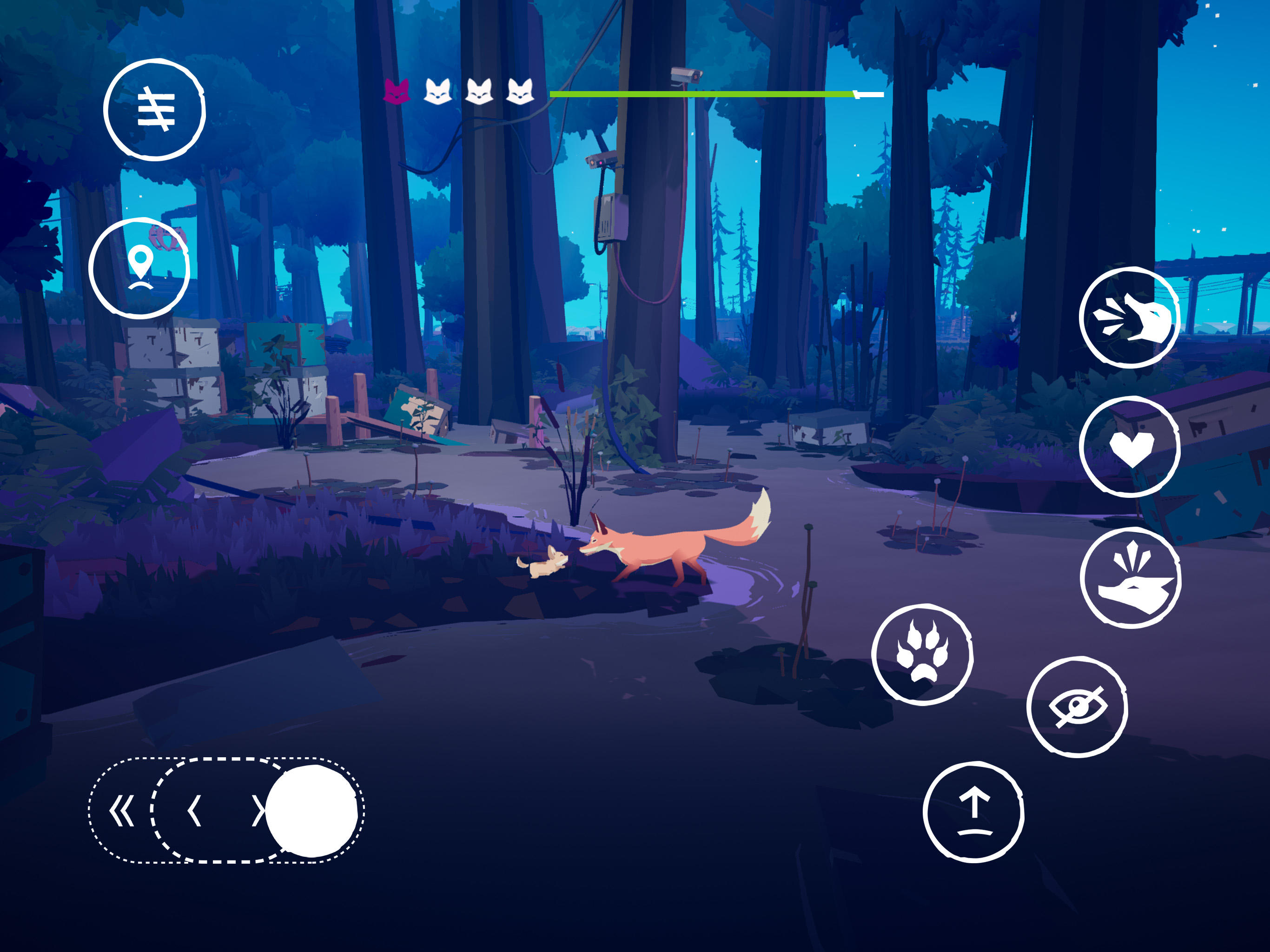The width and height of the screenshot is (1270, 952).
Task: Click the green day-time progress bar
Action: (x=701, y=92)
